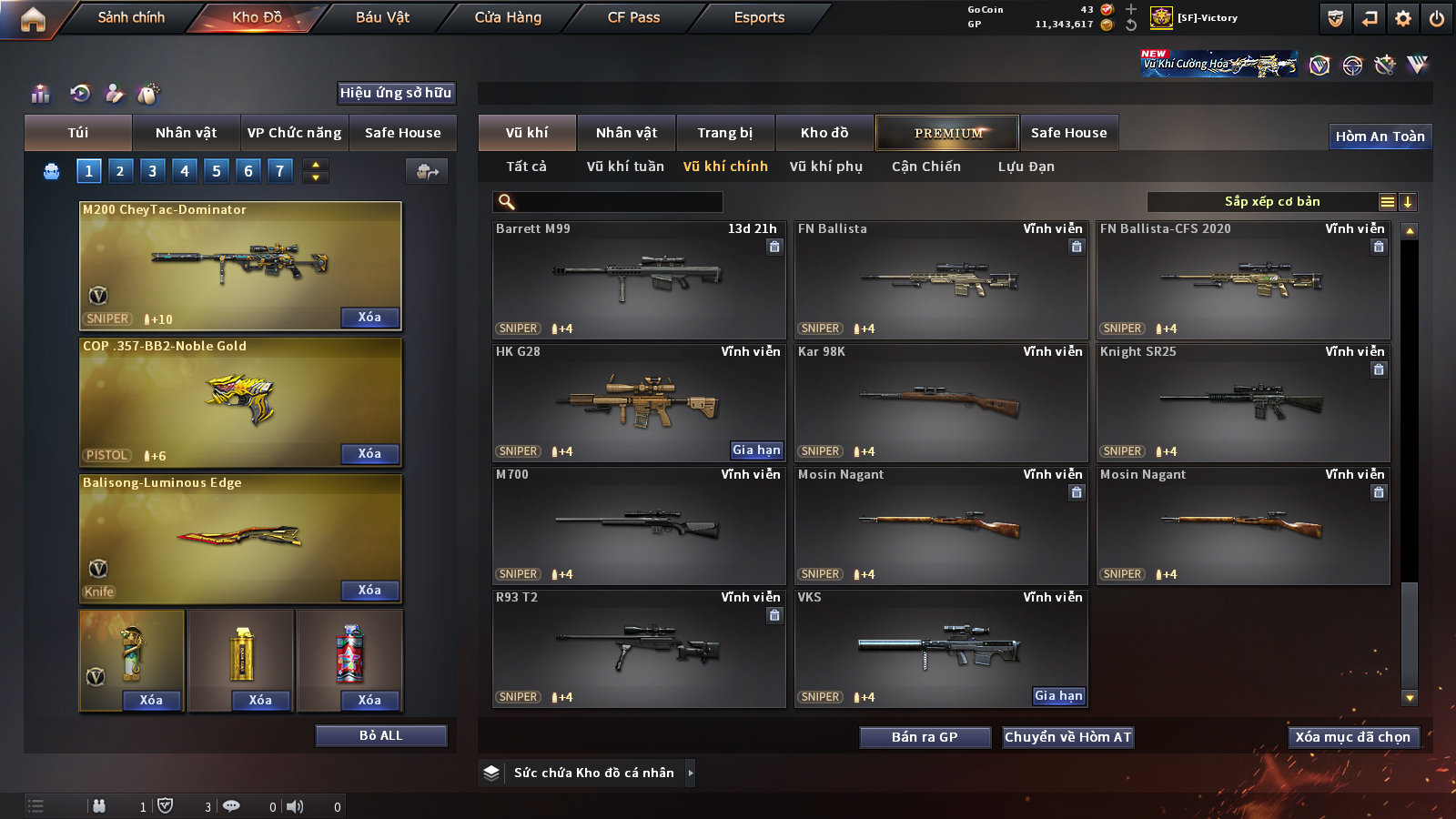Open the CF Pass tab
Image resolution: width=1456 pixels, height=819 pixels.
(633, 17)
